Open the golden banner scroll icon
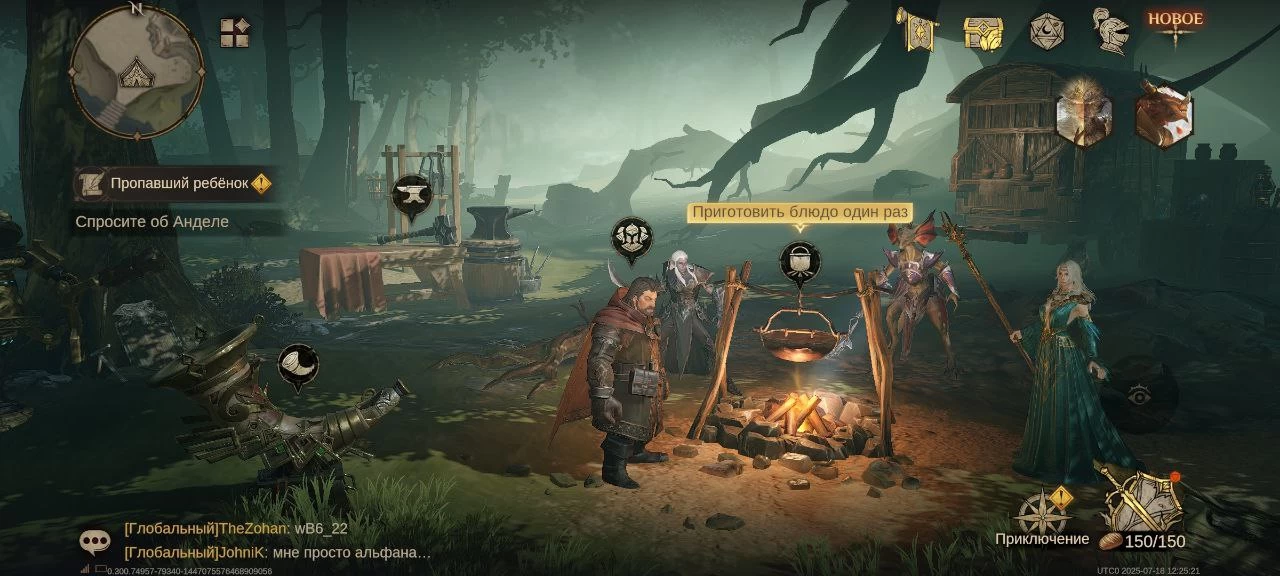 point(917,31)
